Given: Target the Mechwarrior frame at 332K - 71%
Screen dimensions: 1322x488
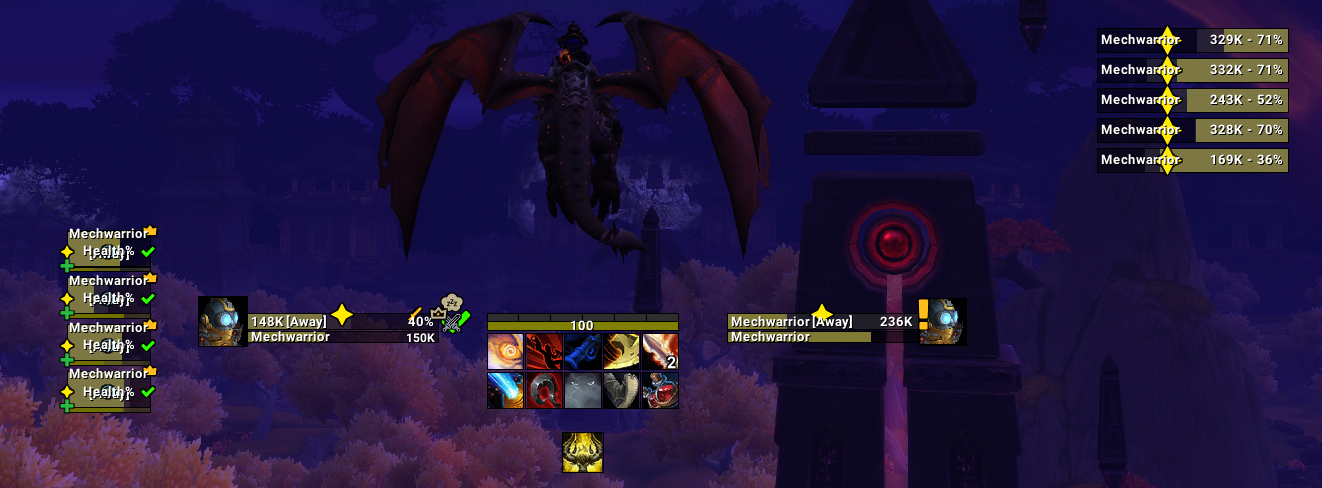Looking at the screenshot, I should pos(1192,70).
